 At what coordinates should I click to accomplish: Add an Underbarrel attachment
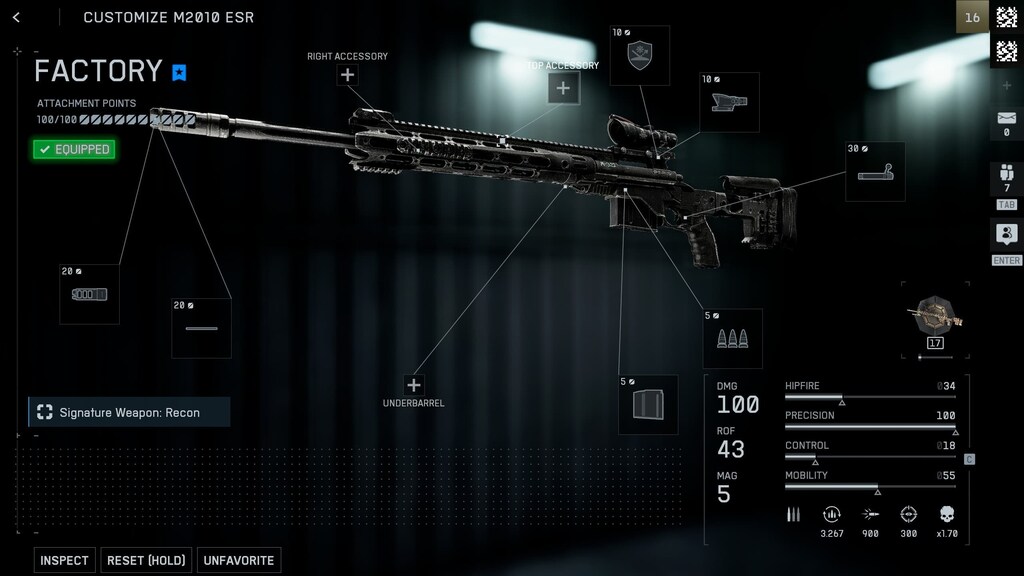pyautogui.click(x=414, y=385)
